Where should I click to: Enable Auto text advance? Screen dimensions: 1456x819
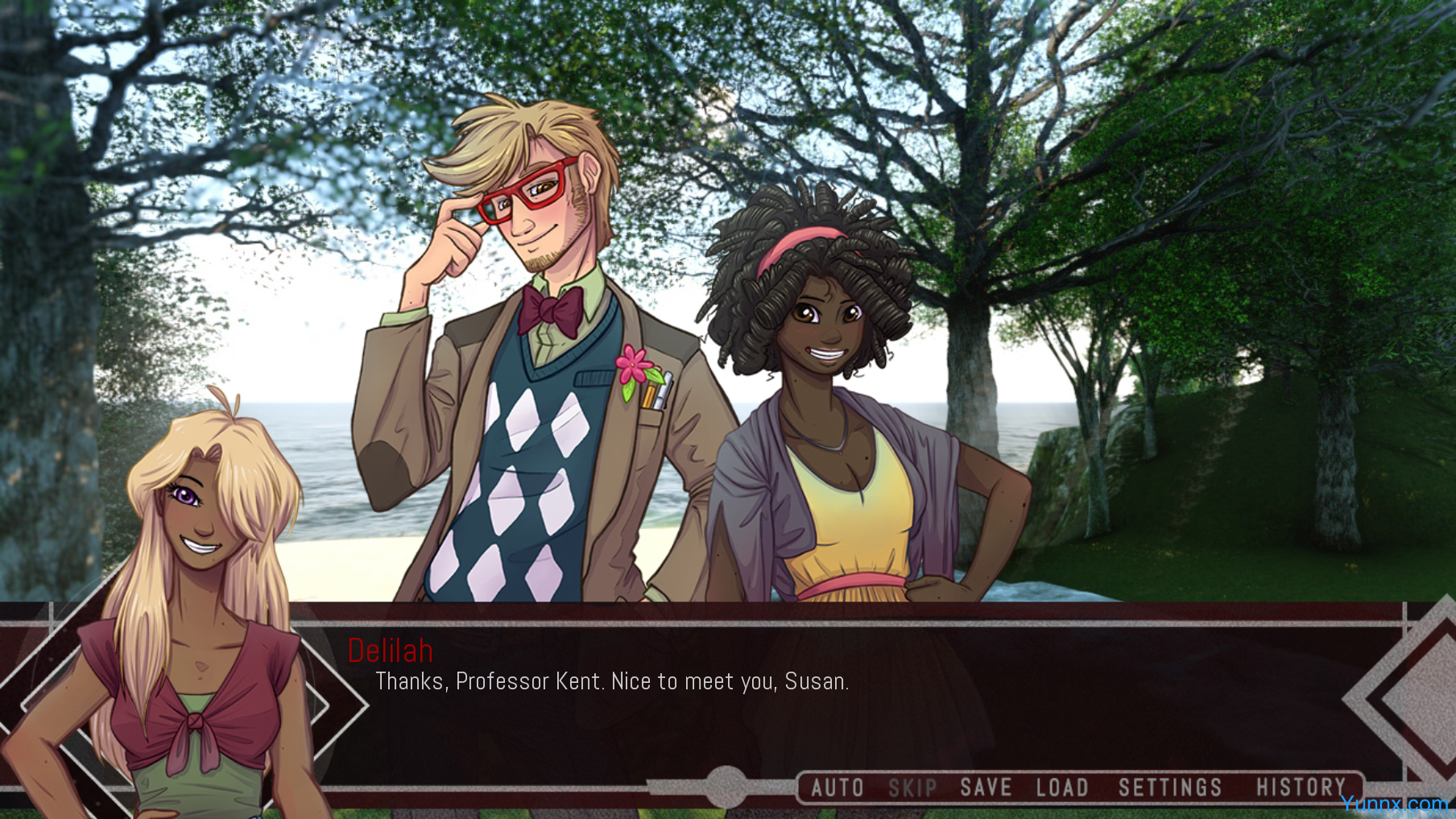837,788
